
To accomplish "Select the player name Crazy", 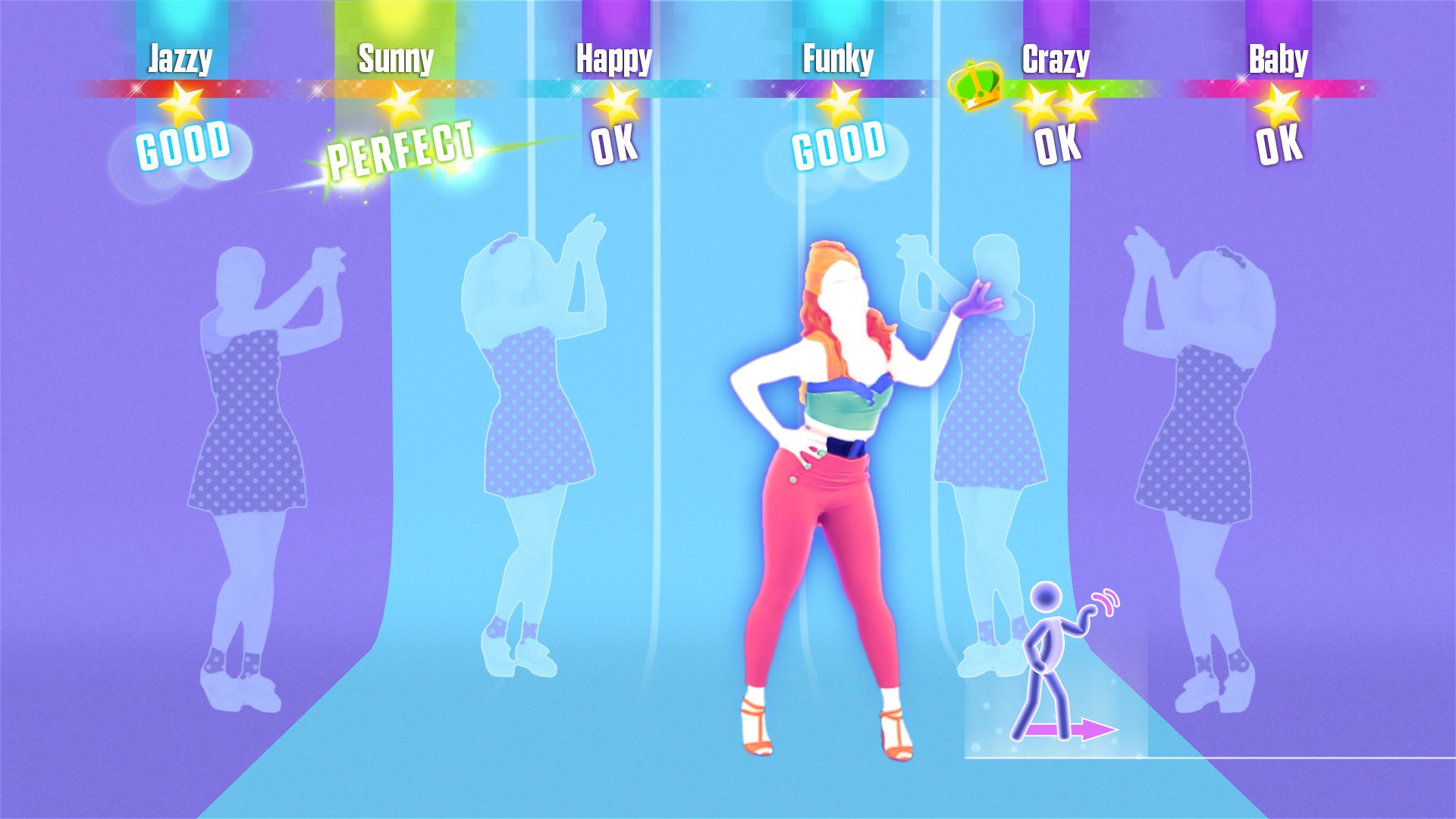I will [x=1056, y=57].
